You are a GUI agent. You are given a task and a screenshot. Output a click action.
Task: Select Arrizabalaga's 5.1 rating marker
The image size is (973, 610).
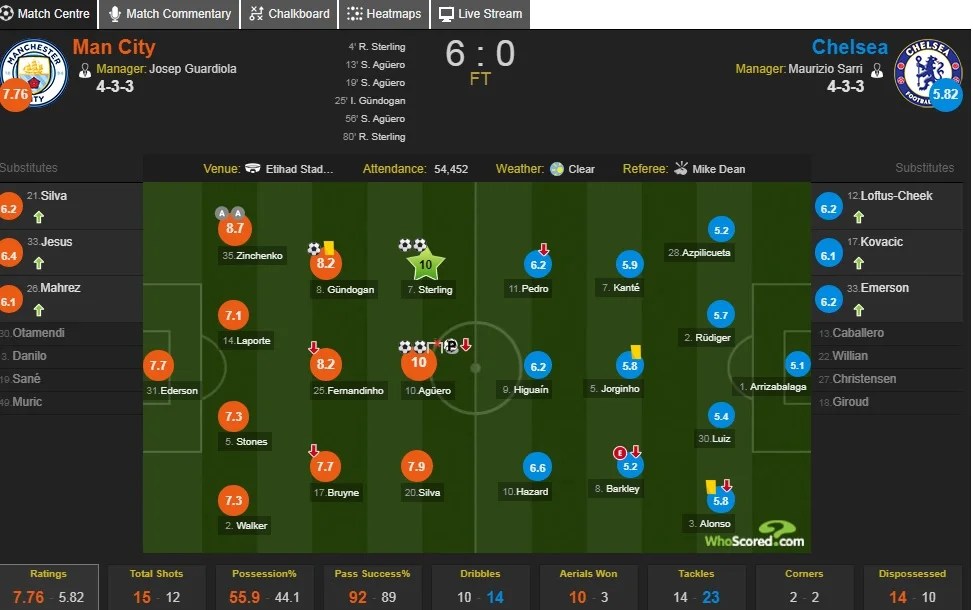[797, 365]
